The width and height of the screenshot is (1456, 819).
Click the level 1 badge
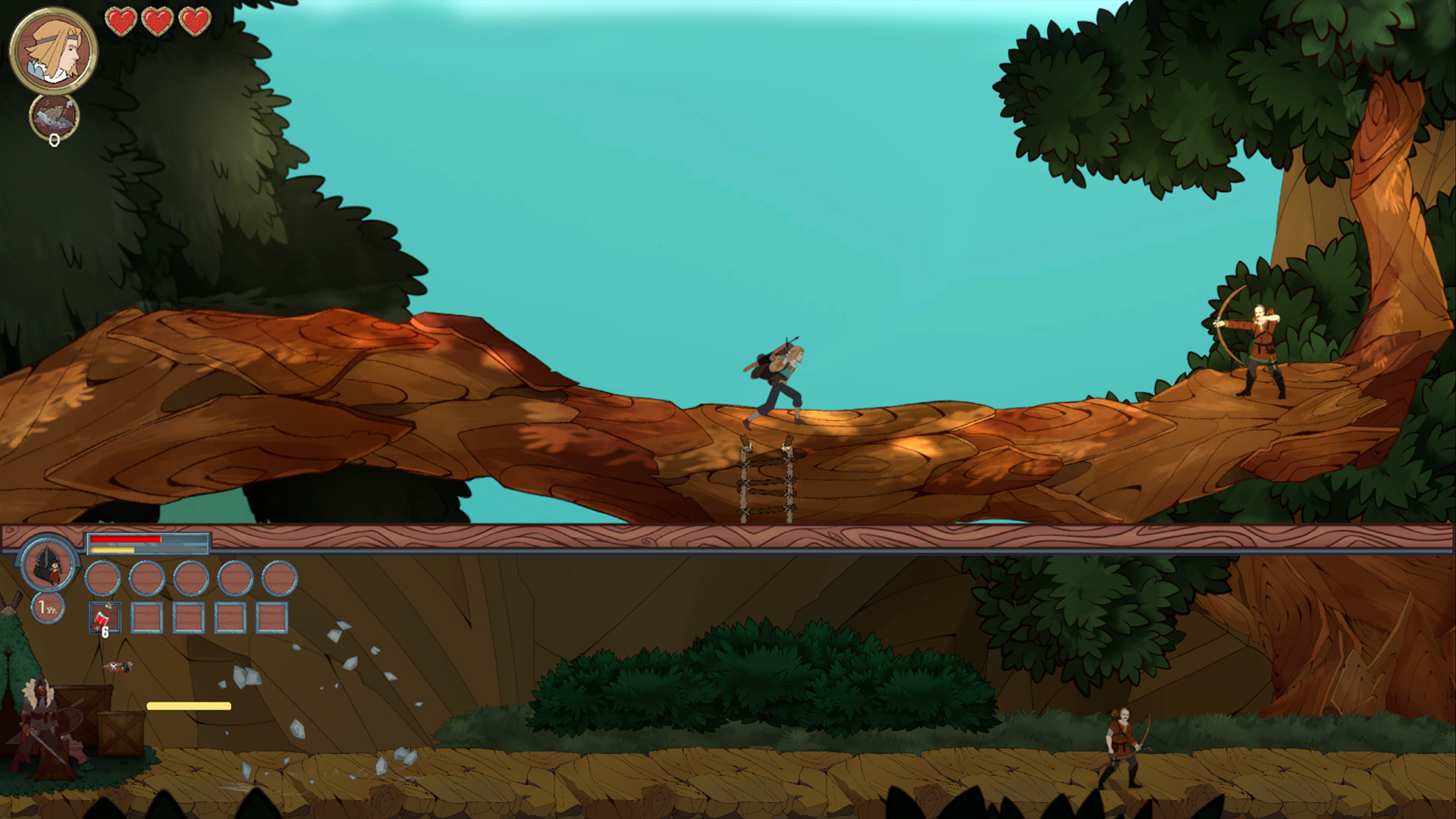pos(48,608)
